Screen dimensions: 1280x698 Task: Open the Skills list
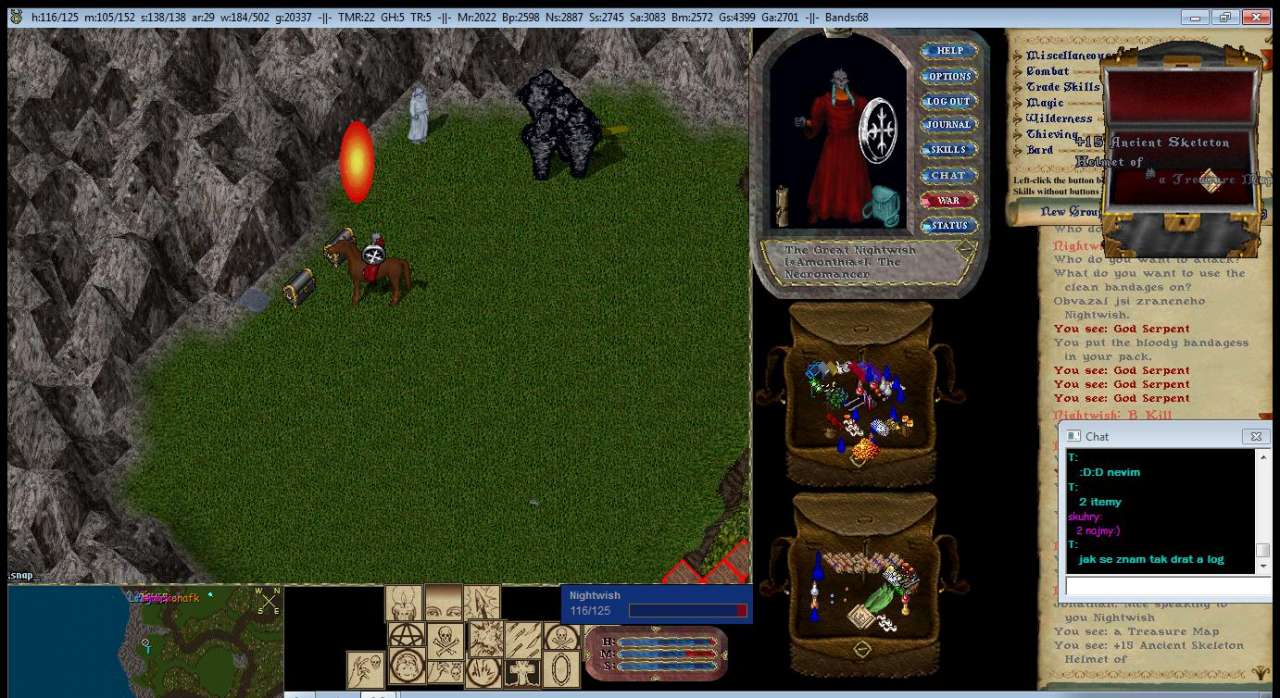948,150
